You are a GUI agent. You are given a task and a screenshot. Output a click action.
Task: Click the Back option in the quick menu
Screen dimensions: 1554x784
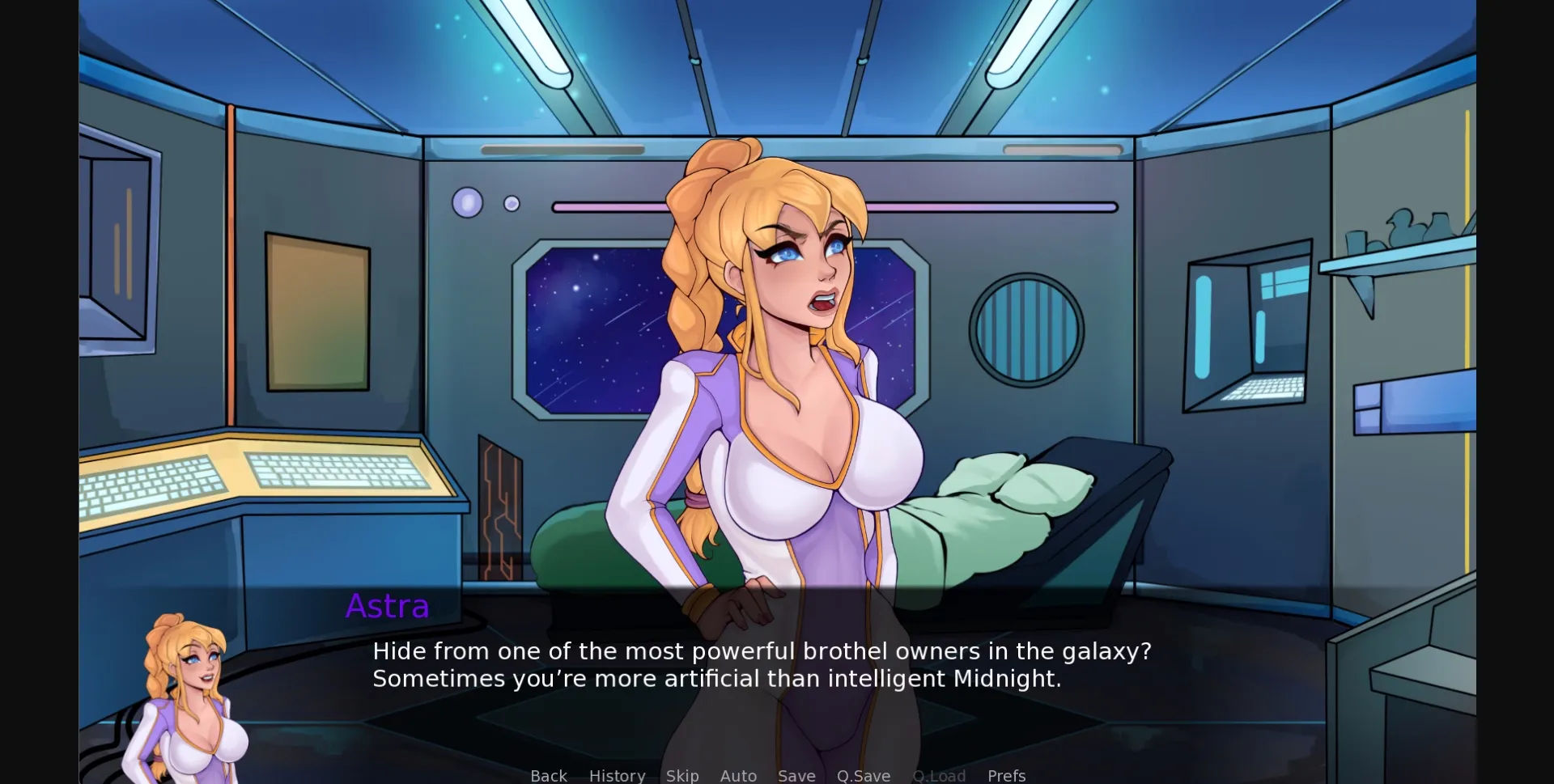click(549, 775)
